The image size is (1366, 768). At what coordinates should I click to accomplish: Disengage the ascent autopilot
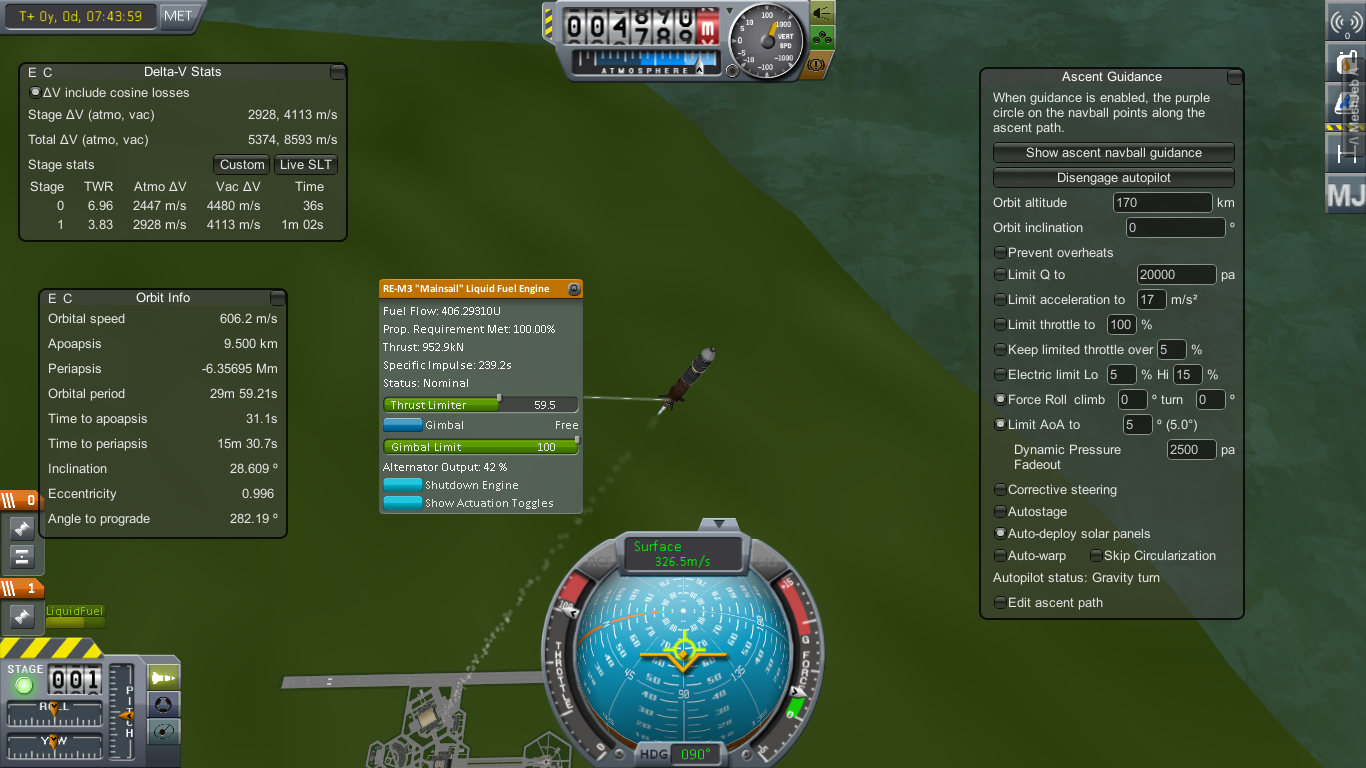coord(1113,178)
